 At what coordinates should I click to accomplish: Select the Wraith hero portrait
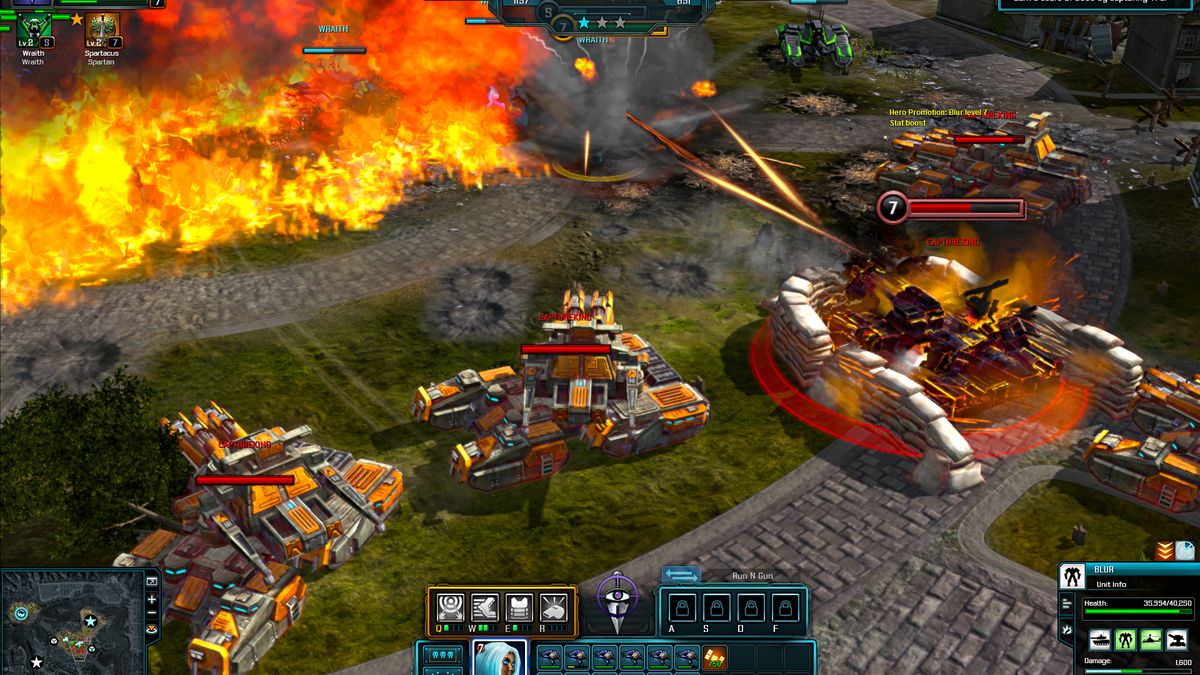[x=33, y=26]
